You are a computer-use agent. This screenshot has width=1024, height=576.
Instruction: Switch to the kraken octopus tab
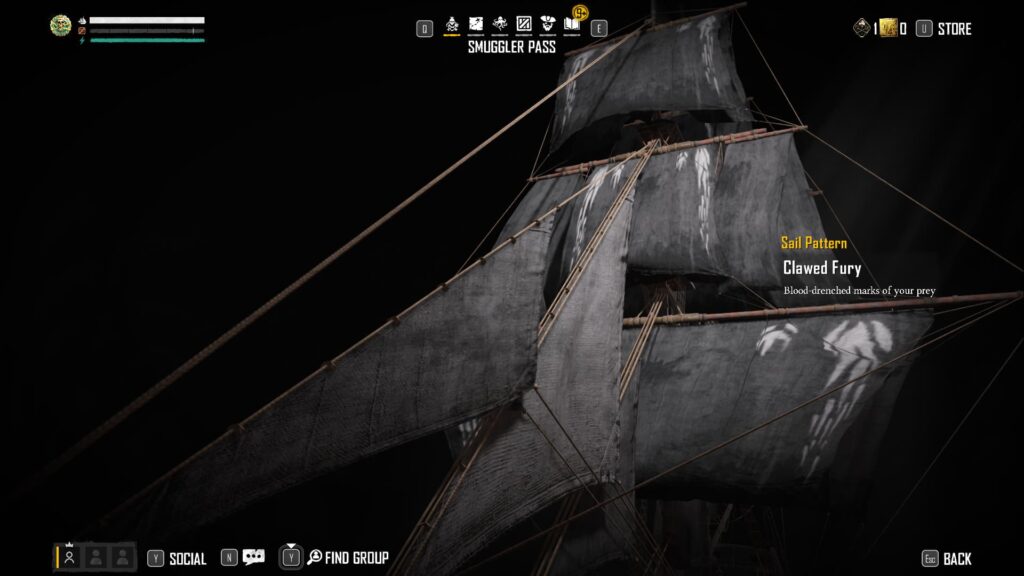click(x=499, y=23)
